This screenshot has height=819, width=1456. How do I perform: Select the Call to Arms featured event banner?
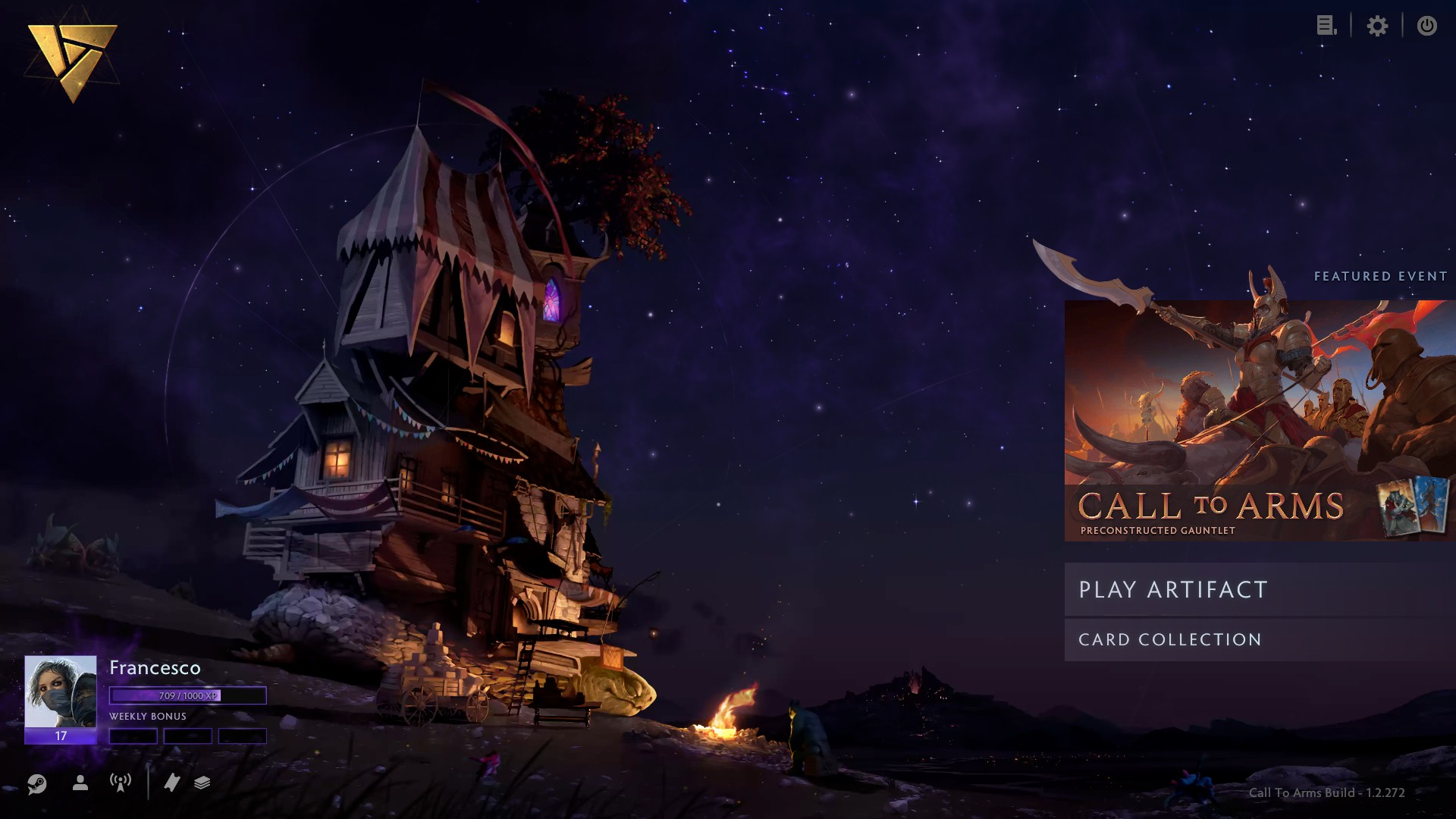pyautogui.click(x=1259, y=421)
